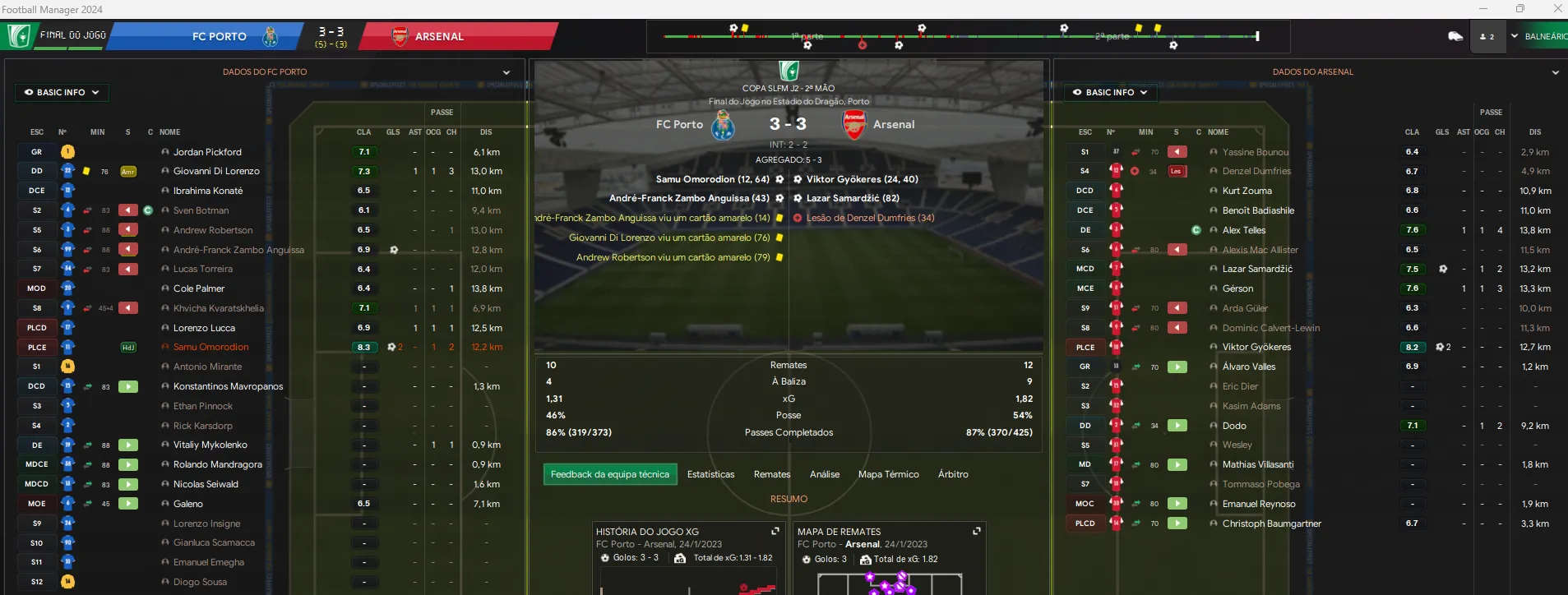Open Samu Omorodion's player profile
Image resolution: width=1568 pixels, height=595 pixels.
[210, 347]
